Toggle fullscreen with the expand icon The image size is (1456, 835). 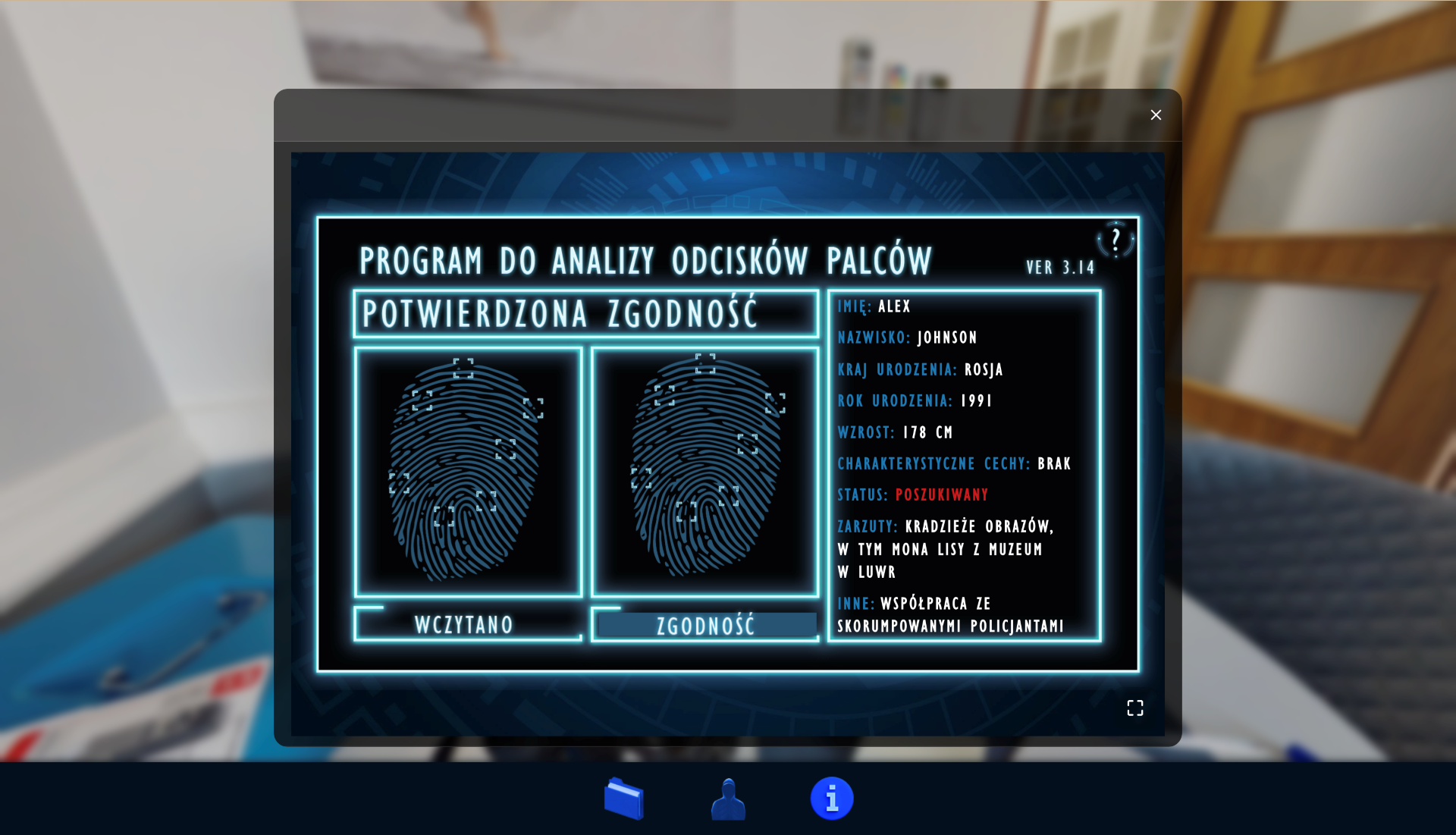coord(1134,708)
